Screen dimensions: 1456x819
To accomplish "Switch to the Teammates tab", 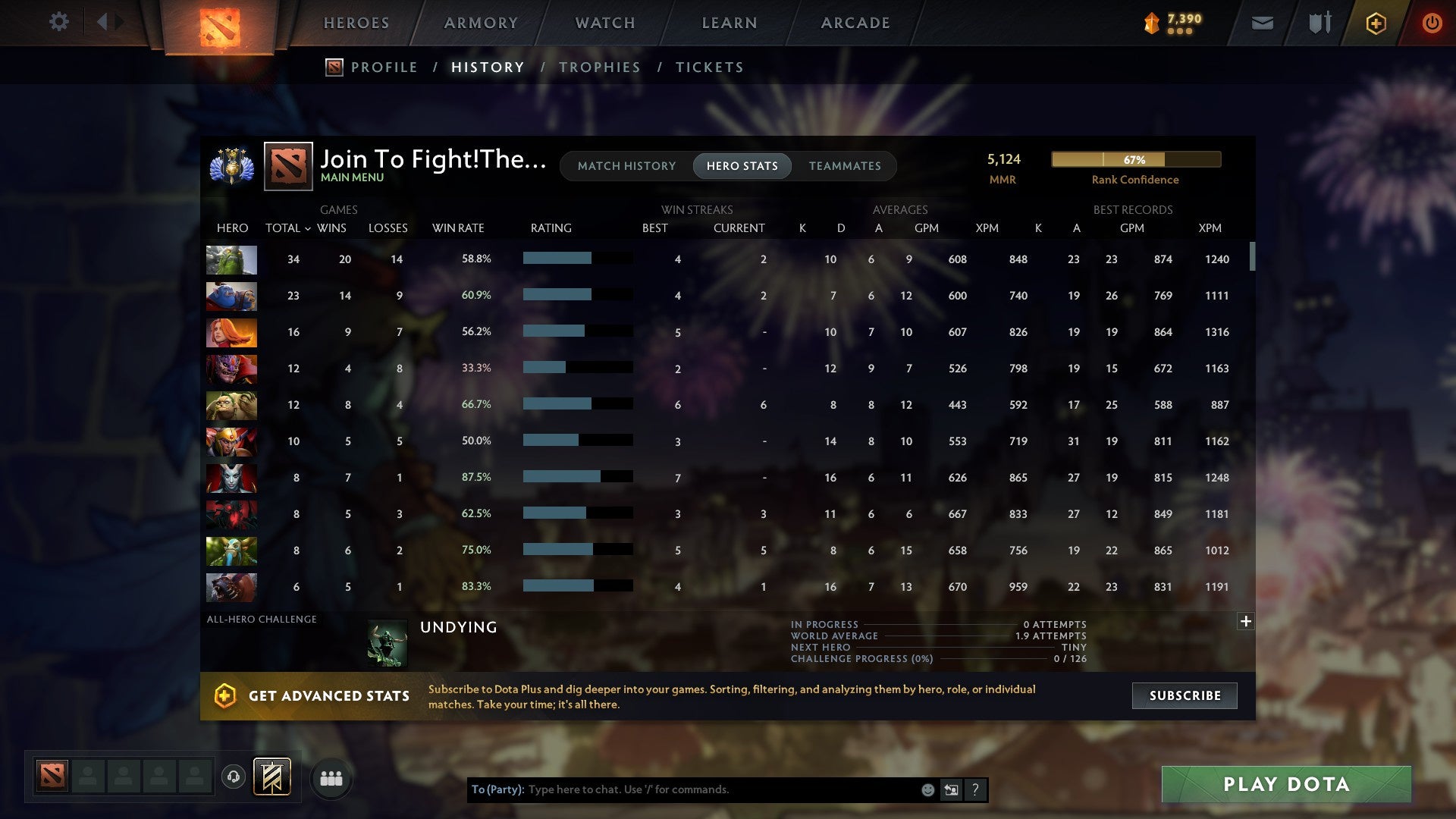I will click(845, 165).
